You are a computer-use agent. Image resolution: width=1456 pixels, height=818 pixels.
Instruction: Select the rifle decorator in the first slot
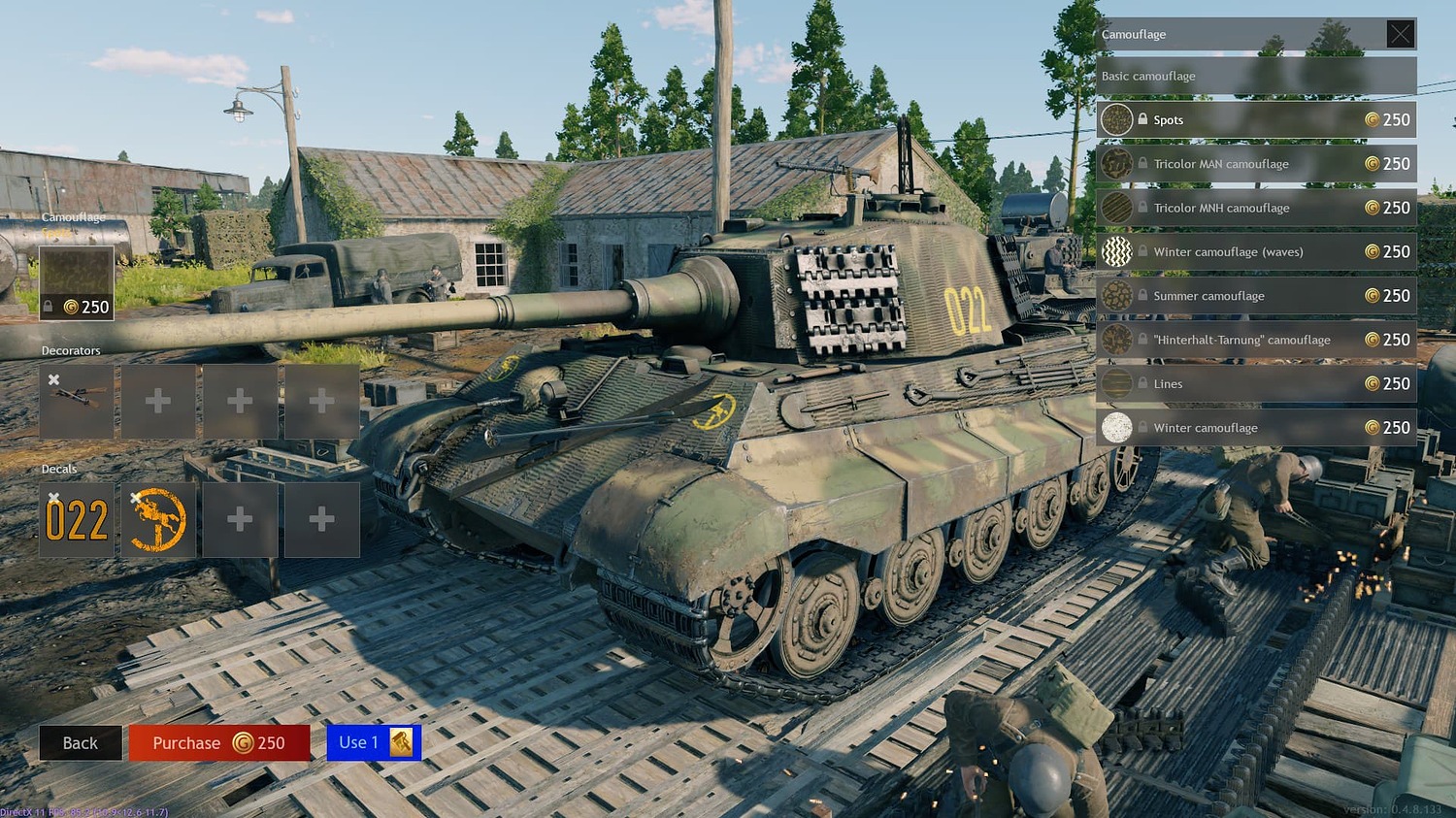pyautogui.click(x=76, y=401)
